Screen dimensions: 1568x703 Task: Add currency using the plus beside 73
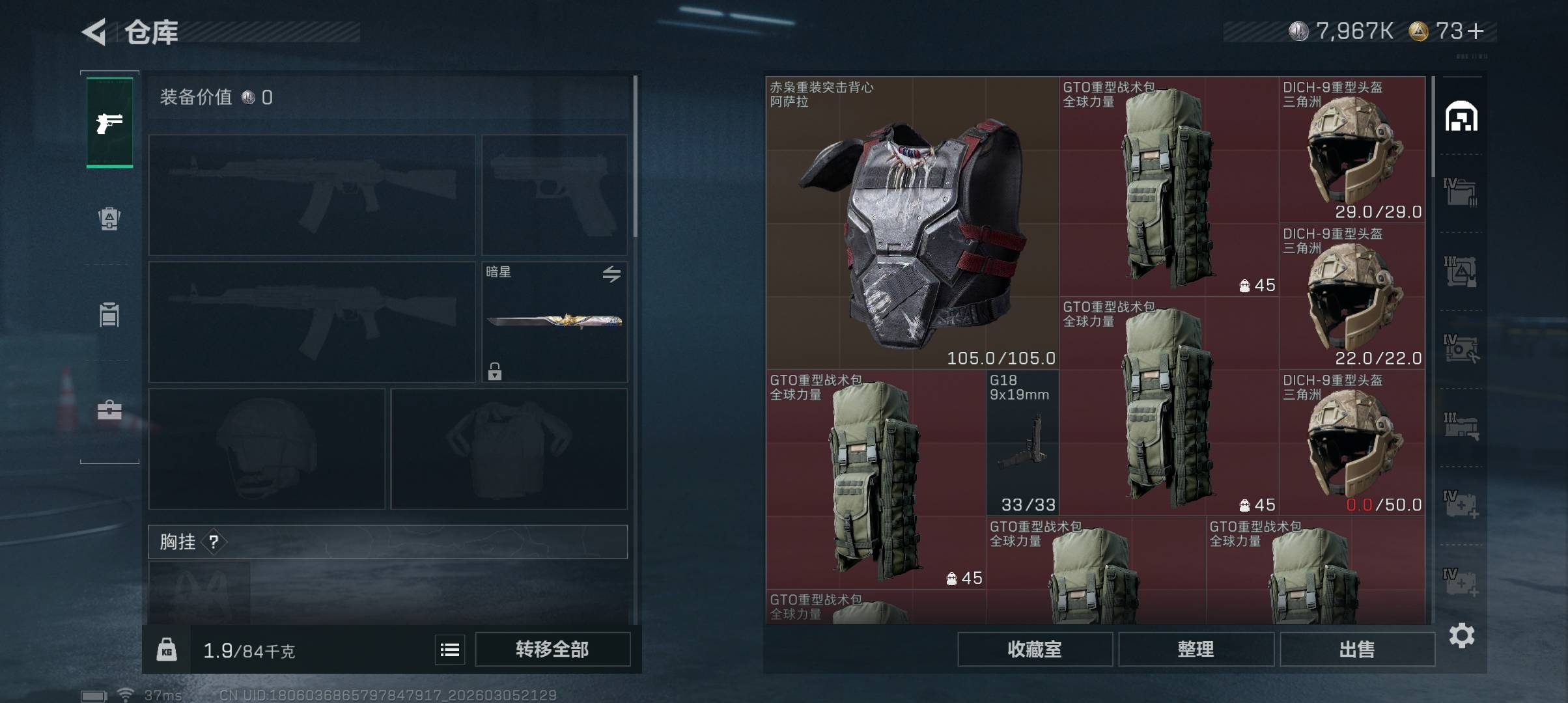click(x=1476, y=31)
